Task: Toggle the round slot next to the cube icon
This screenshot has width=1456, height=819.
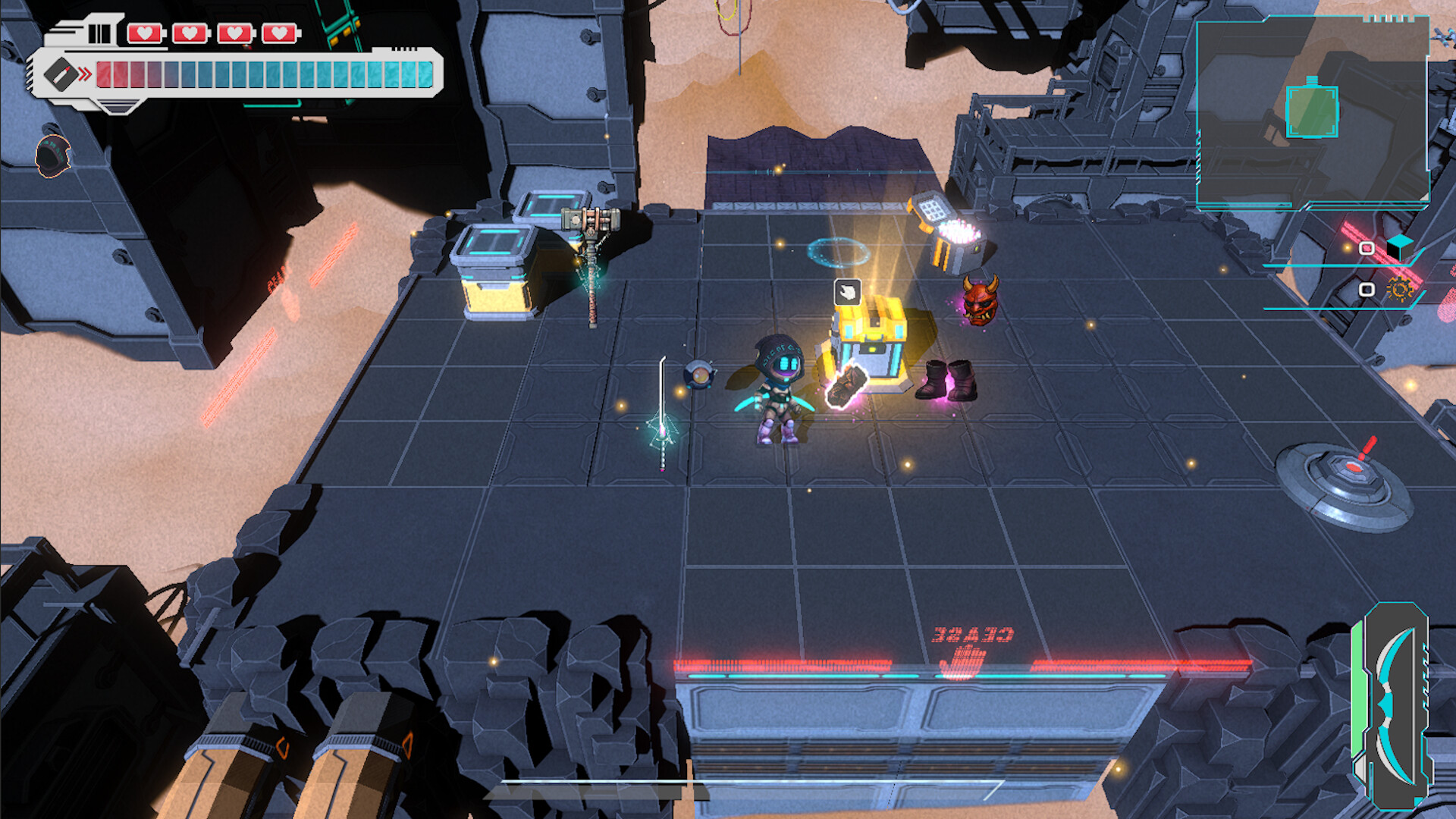Action: click(1366, 249)
